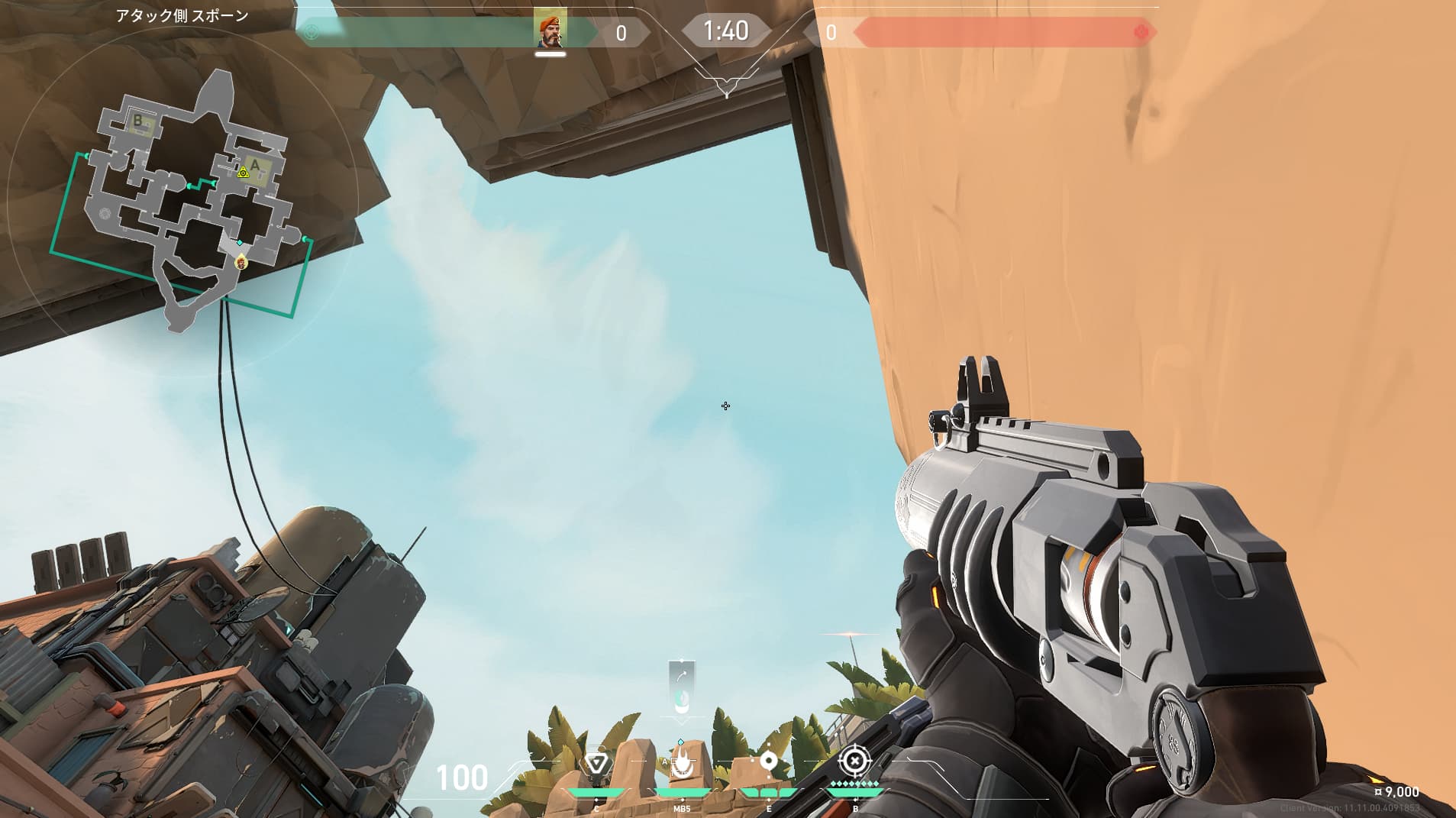The image size is (1456, 818).
Task: Click the Brimstone player marker on minimap
Action: point(241,263)
